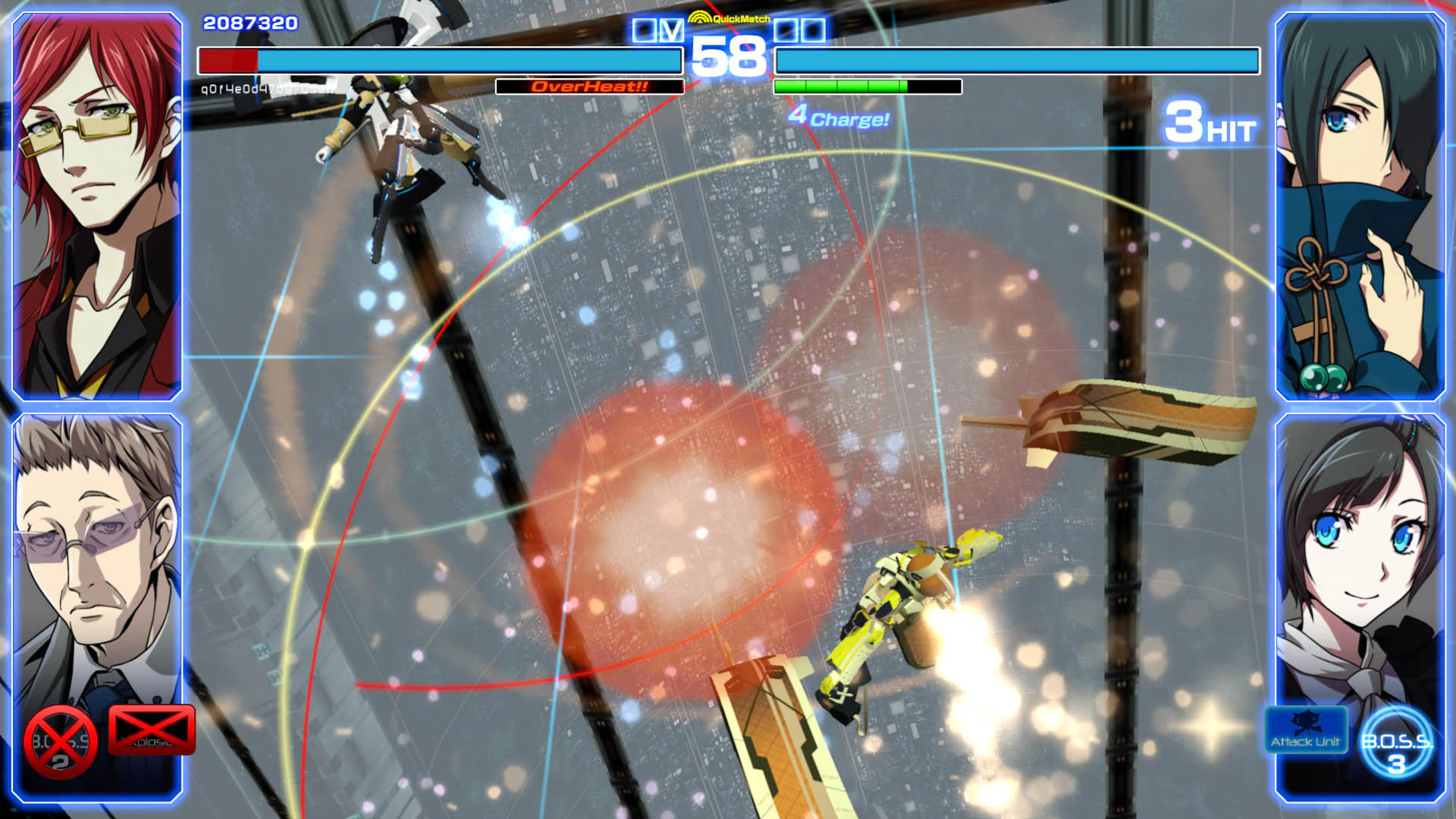Click the 3HIT combo counter display
Viewport: 1456px width, 819px height.
coord(1211,129)
